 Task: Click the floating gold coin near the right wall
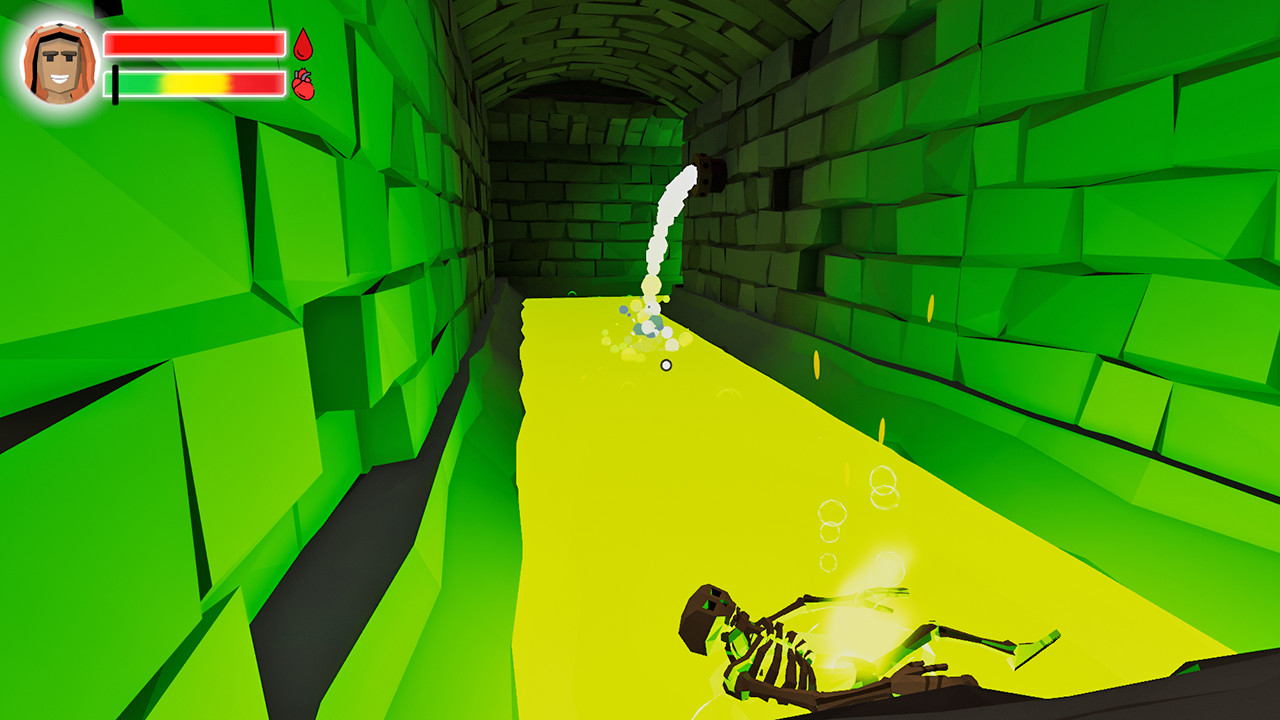pyautogui.click(x=931, y=307)
